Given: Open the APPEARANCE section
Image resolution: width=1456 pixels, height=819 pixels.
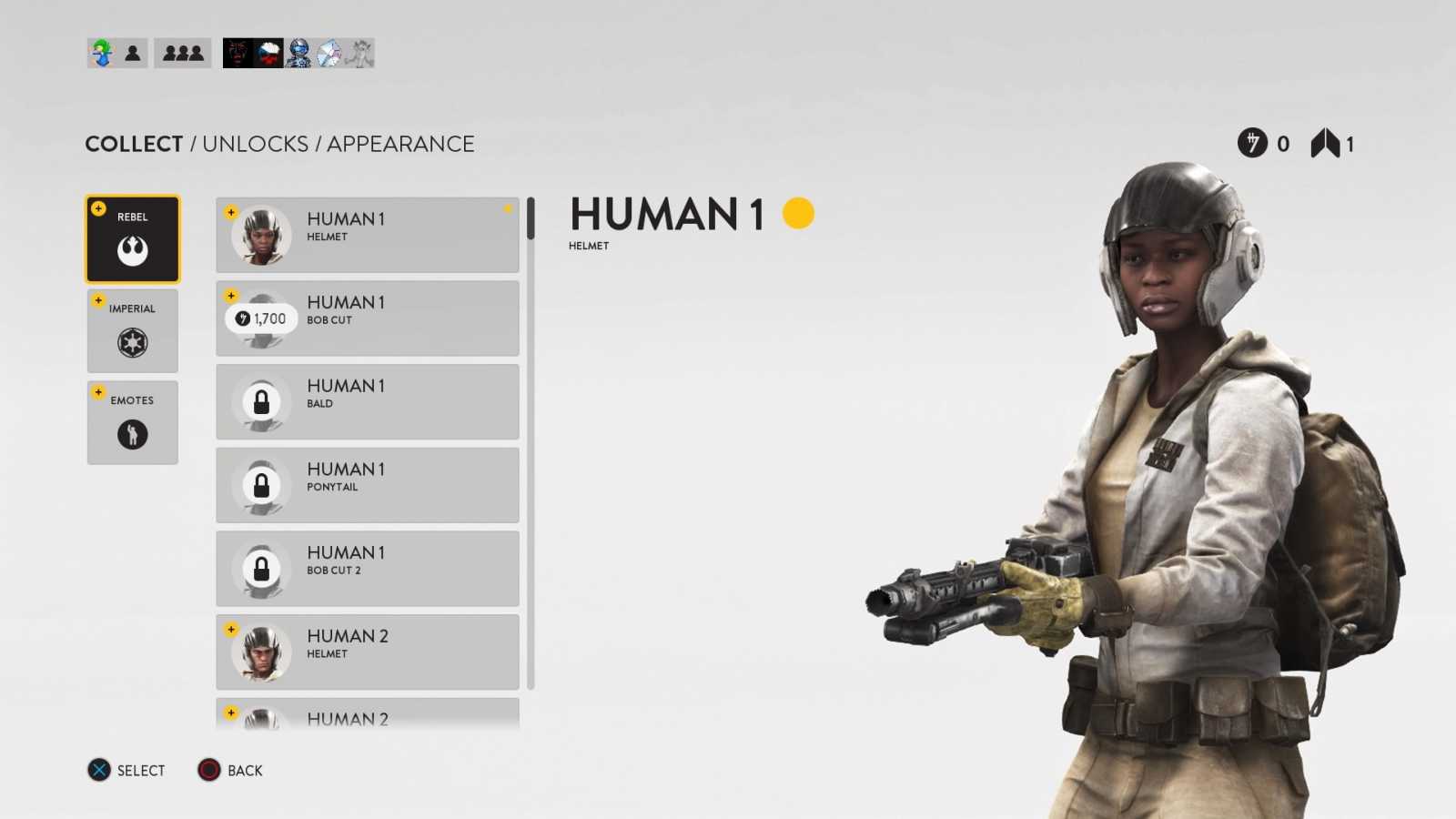Looking at the screenshot, I should 400,144.
